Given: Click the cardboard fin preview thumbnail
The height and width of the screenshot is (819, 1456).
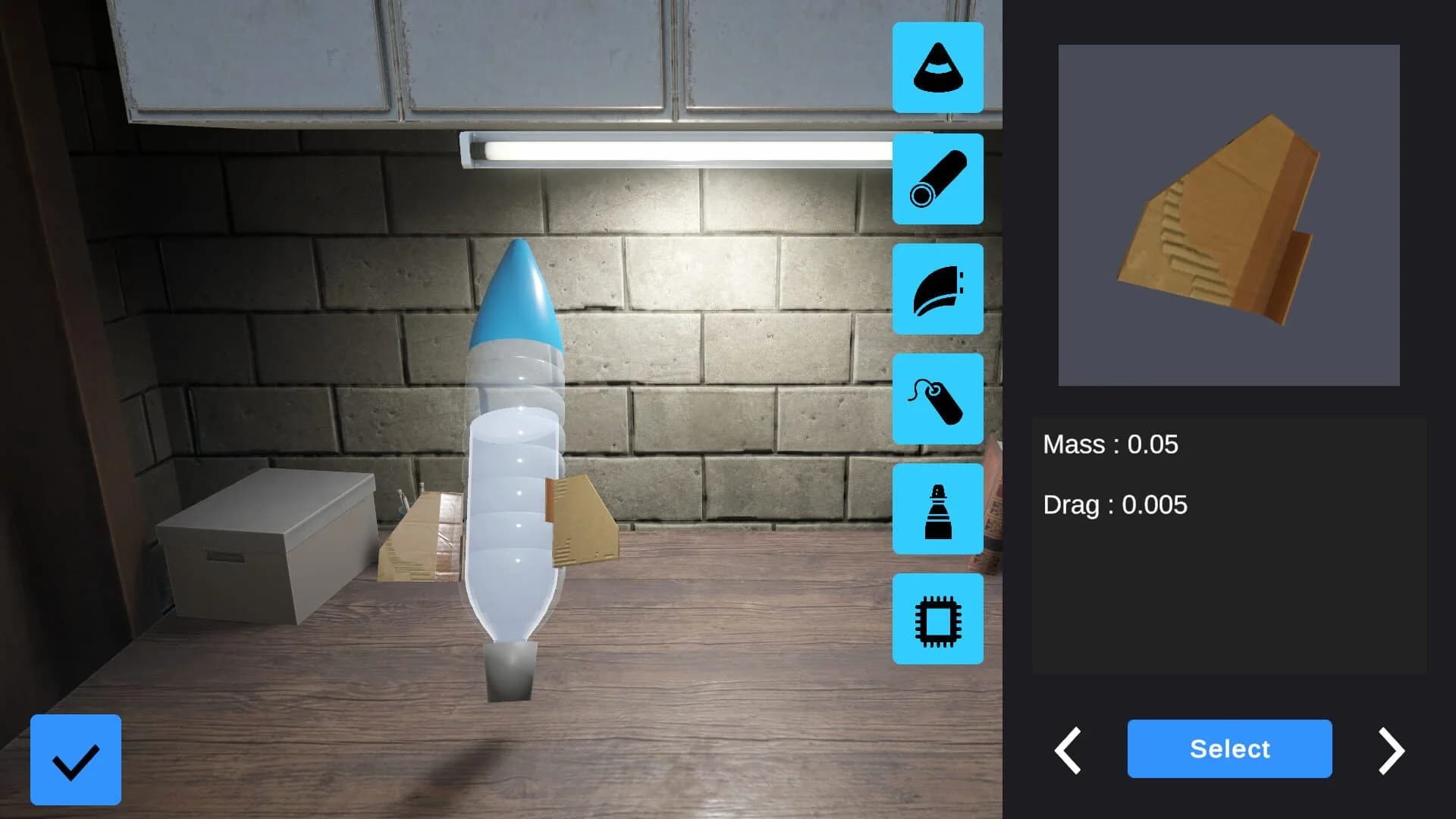Looking at the screenshot, I should click(x=1228, y=215).
